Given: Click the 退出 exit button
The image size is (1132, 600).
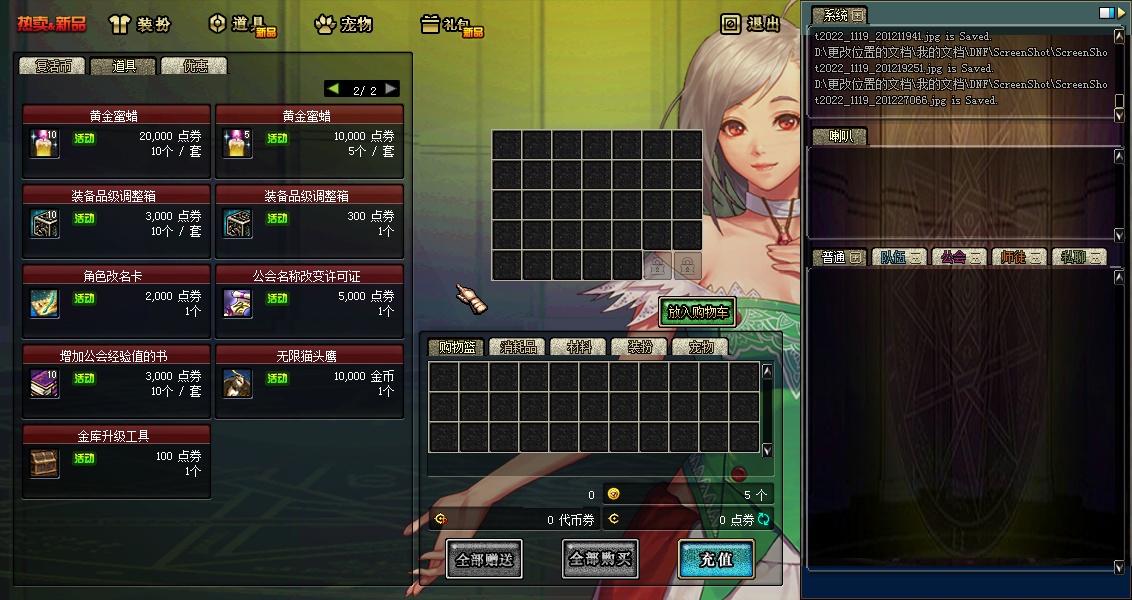Looking at the screenshot, I should coord(751,24).
